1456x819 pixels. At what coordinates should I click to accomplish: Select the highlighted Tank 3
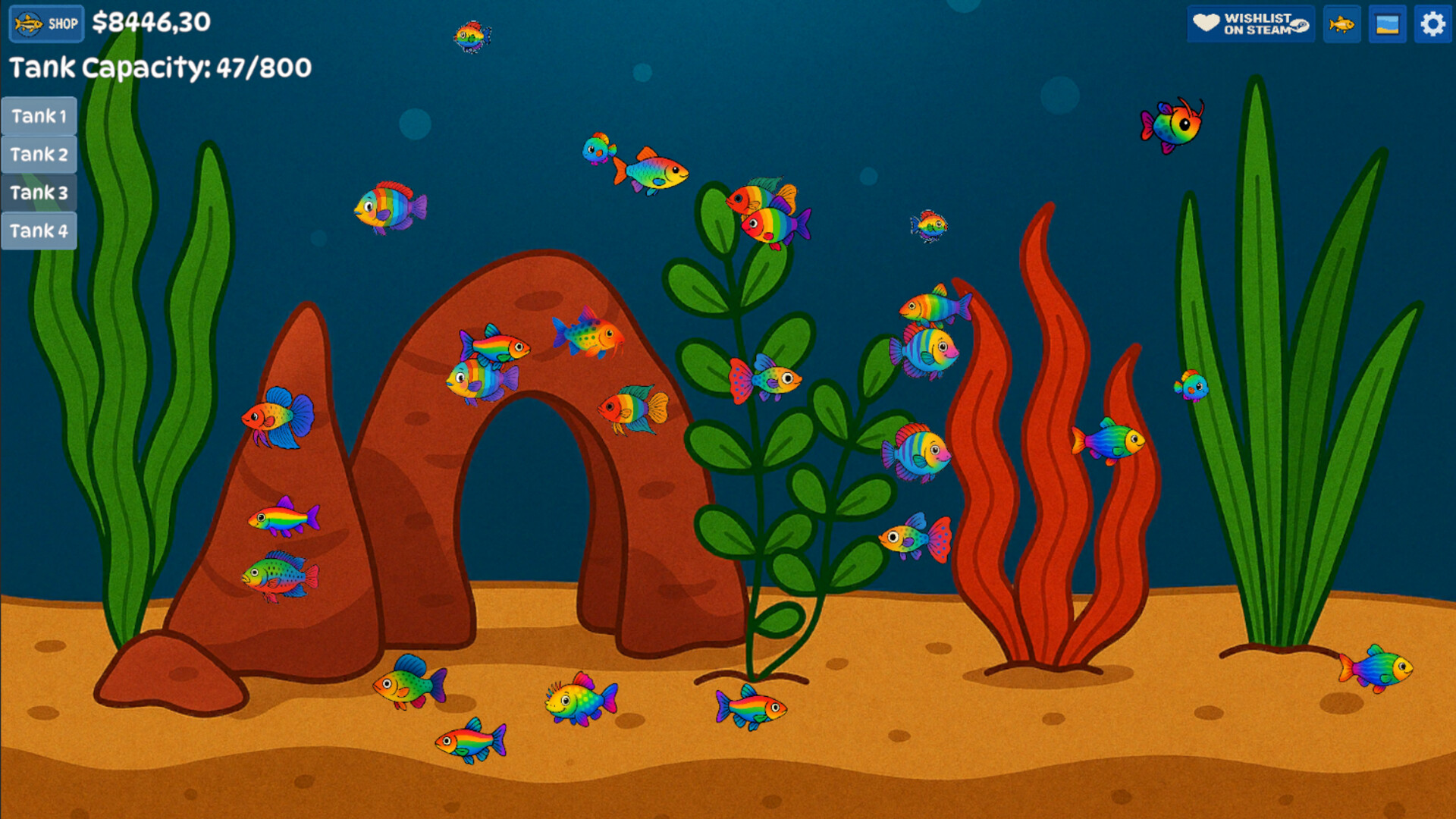(x=39, y=193)
